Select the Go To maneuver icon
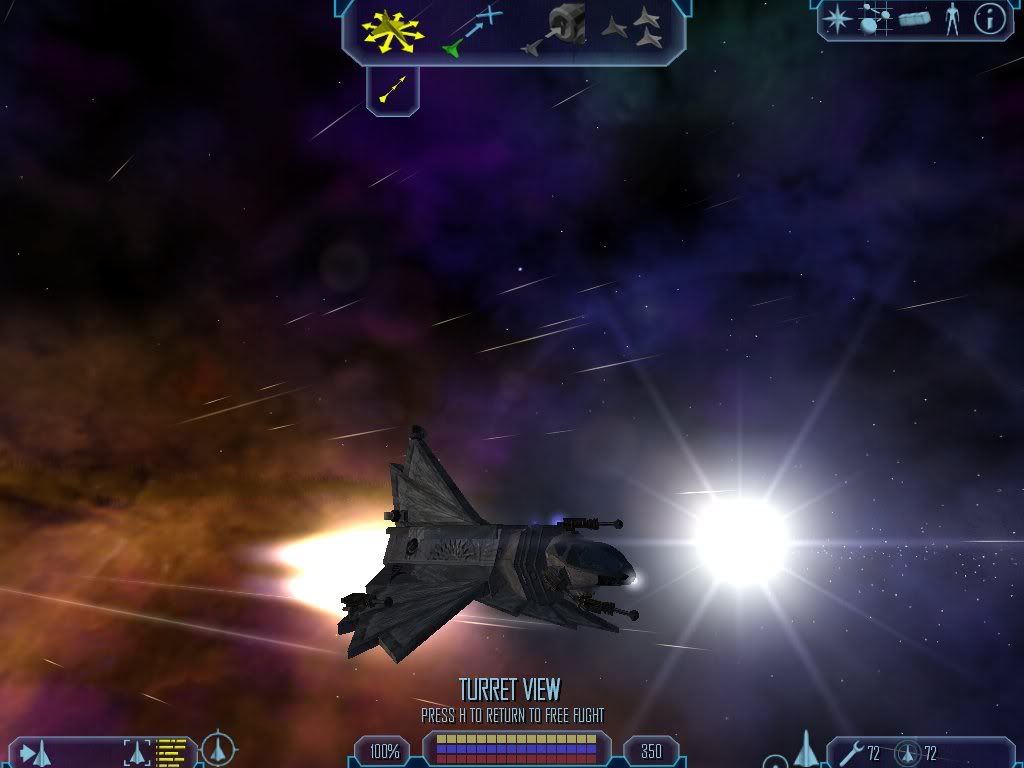The height and width of the screenshot is (768, 1024). [470, 31]
